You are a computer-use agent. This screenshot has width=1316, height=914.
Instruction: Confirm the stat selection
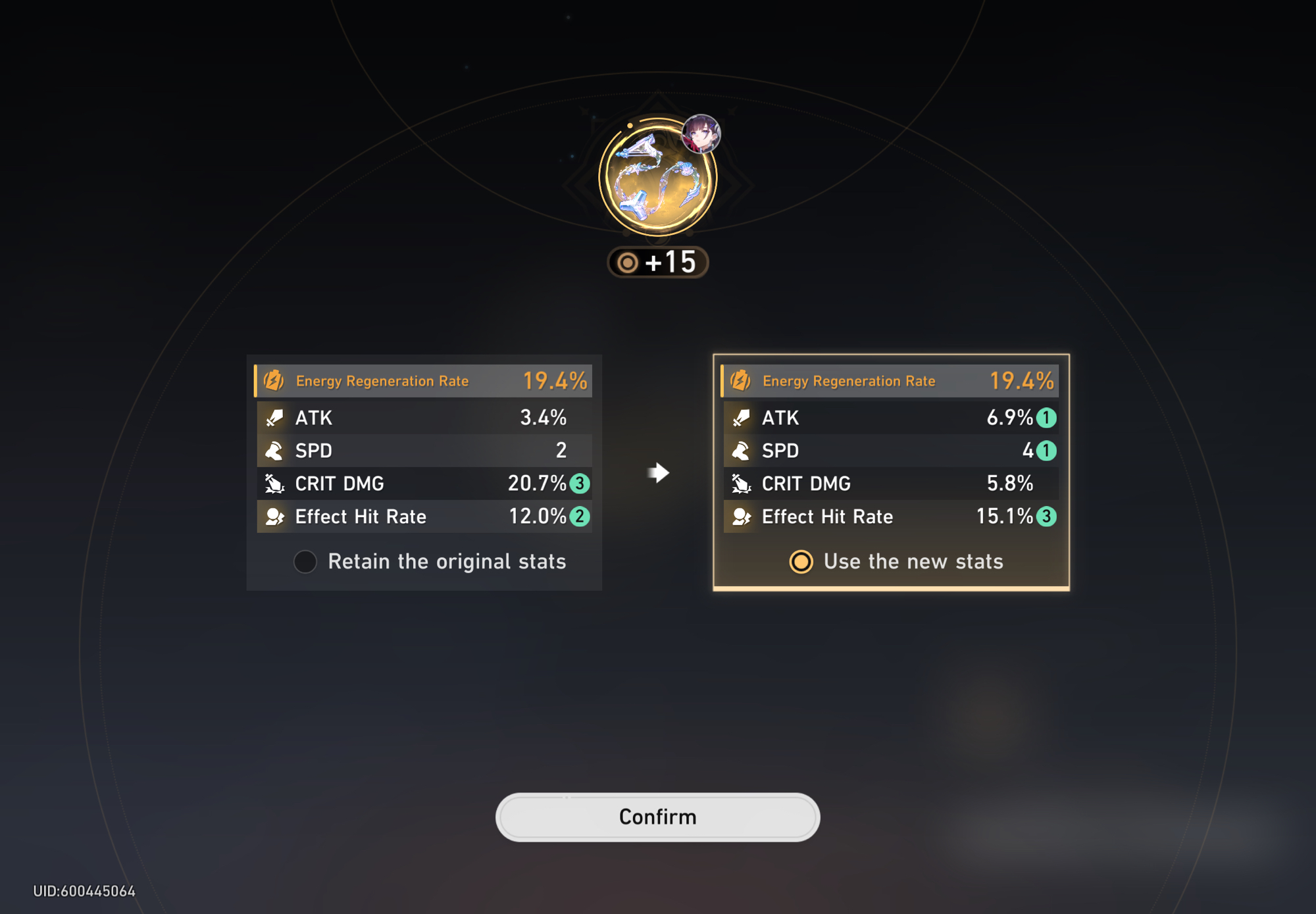tap(657, 817)
